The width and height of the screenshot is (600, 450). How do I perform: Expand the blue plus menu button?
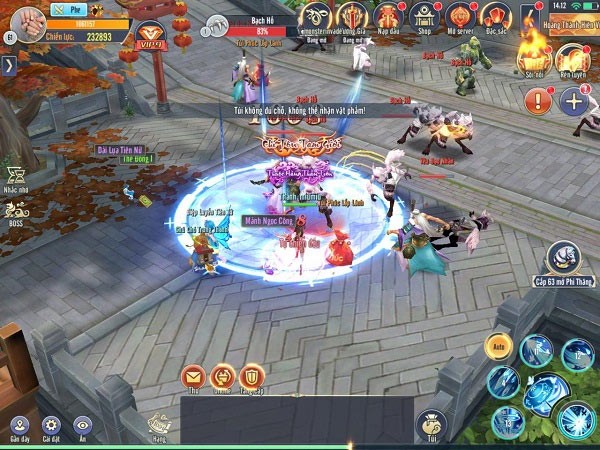[x=573, y=100]
